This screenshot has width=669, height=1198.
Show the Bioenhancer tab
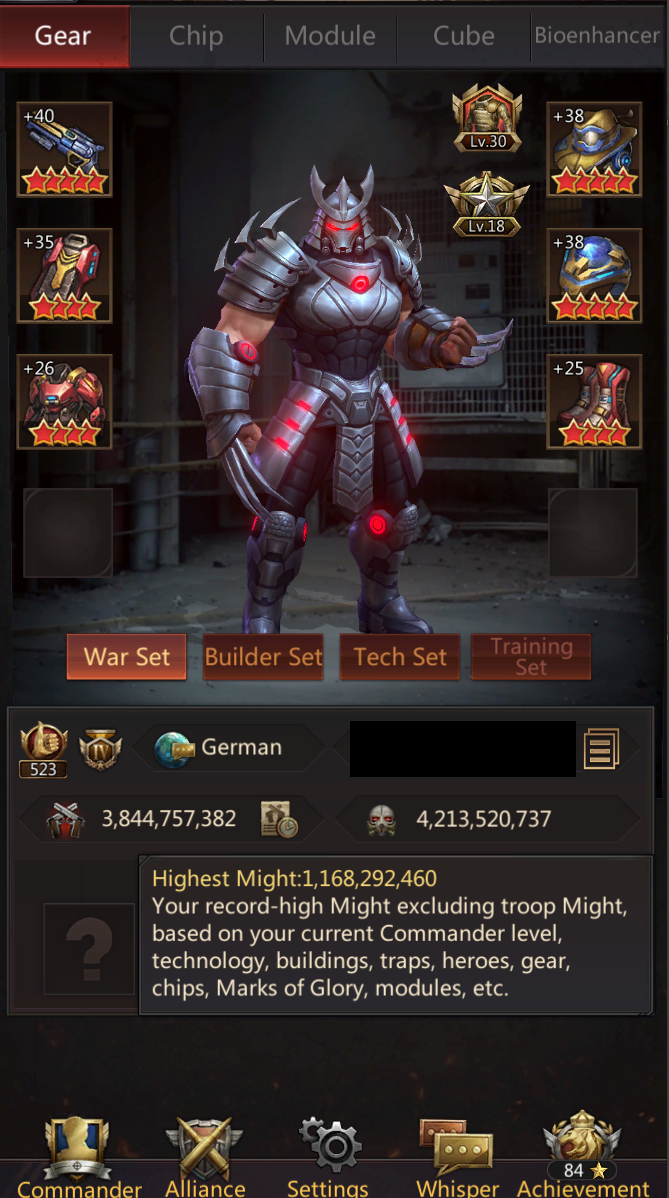click(x=597, y=36)
